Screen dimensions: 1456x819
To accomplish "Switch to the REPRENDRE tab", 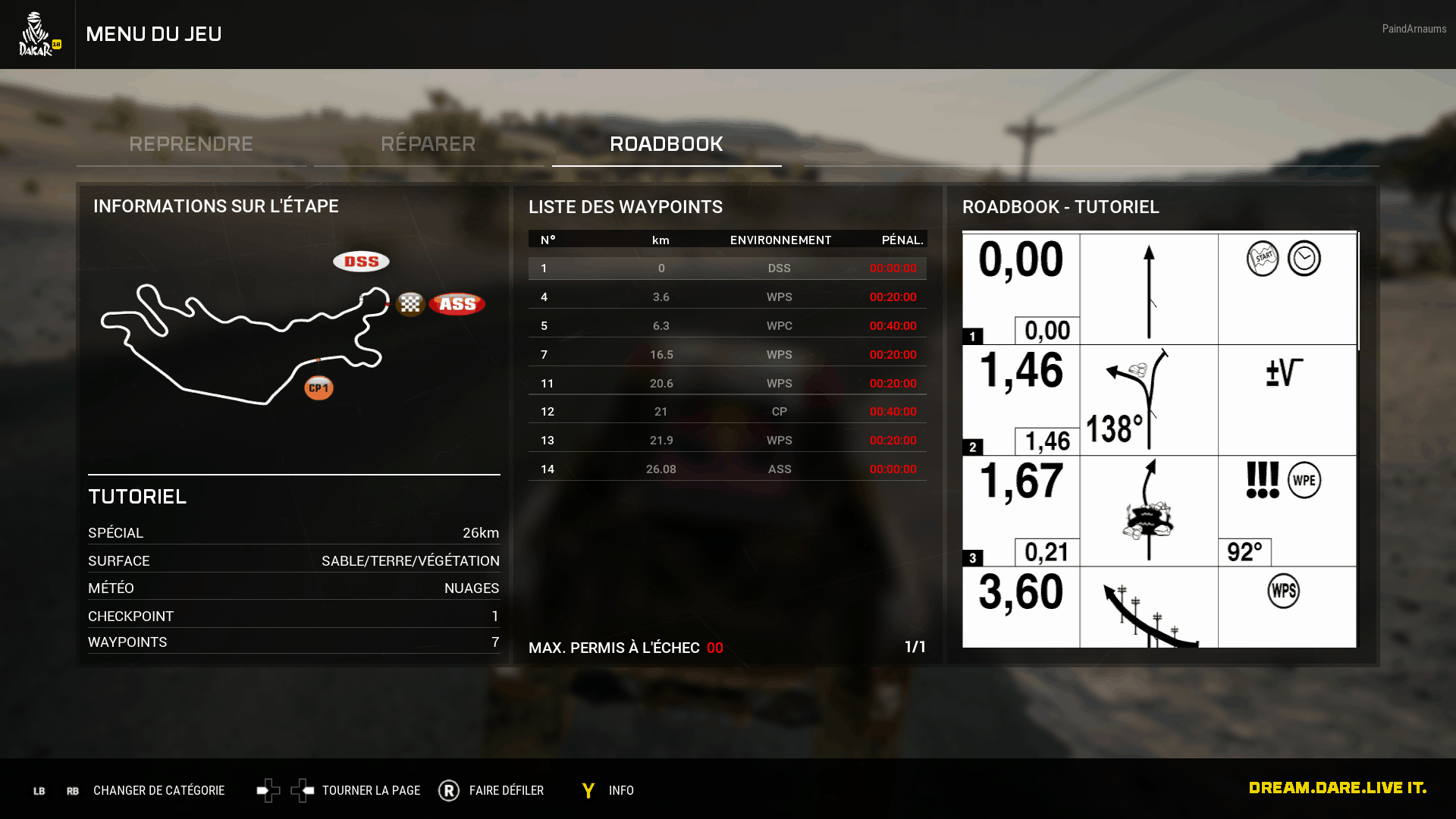I will tap(191, 144).
